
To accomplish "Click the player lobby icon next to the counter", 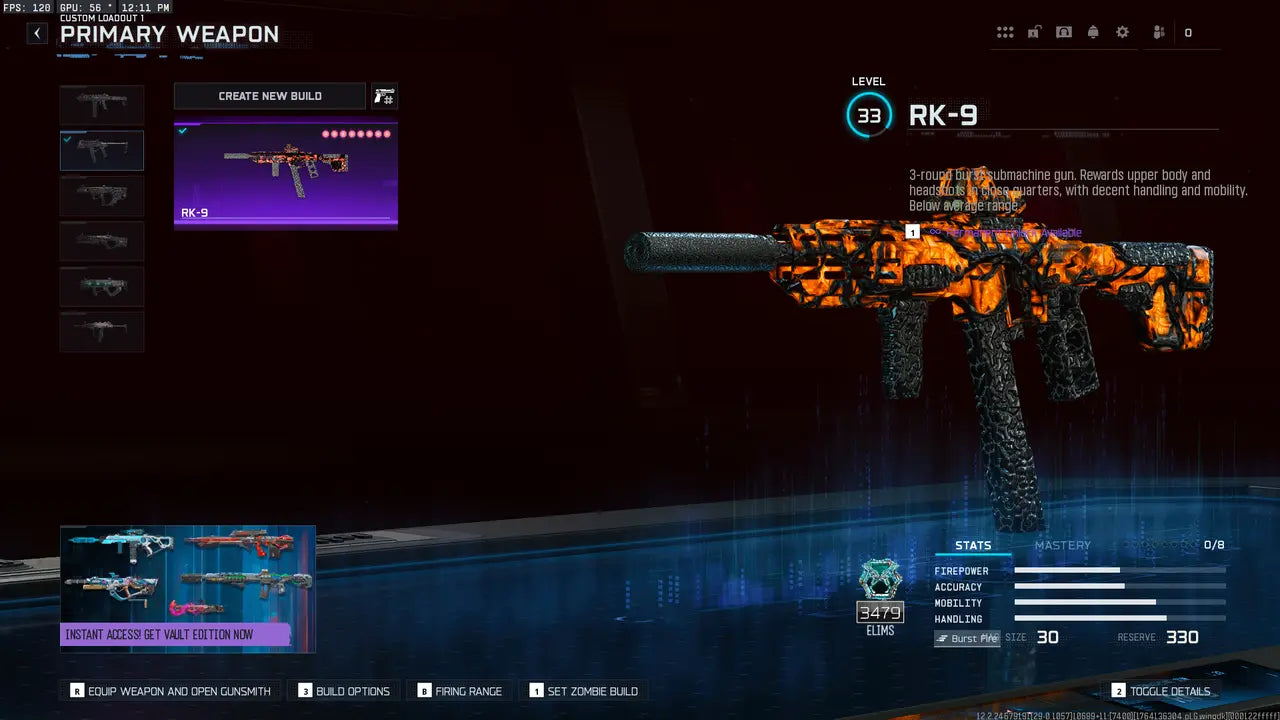I will pos(1157,32).
